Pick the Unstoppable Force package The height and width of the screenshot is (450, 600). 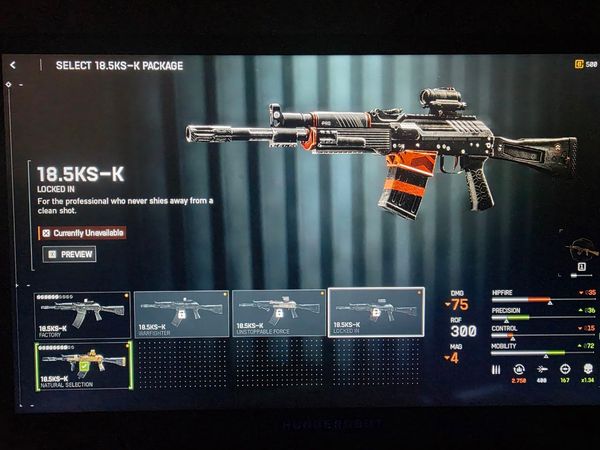tap(278, 314)
